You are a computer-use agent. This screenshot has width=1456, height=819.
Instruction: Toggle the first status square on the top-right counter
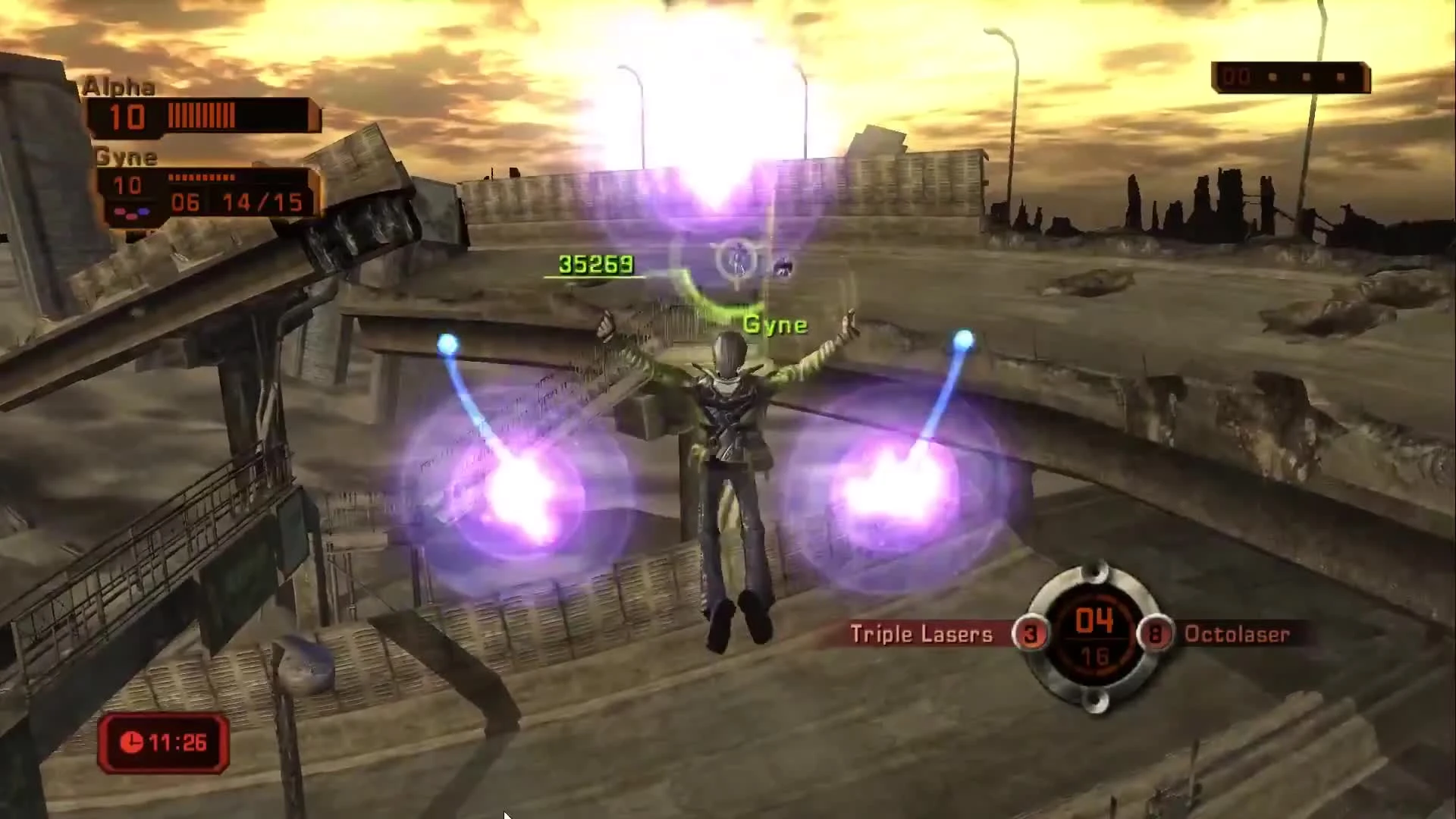click(1272, 76)
